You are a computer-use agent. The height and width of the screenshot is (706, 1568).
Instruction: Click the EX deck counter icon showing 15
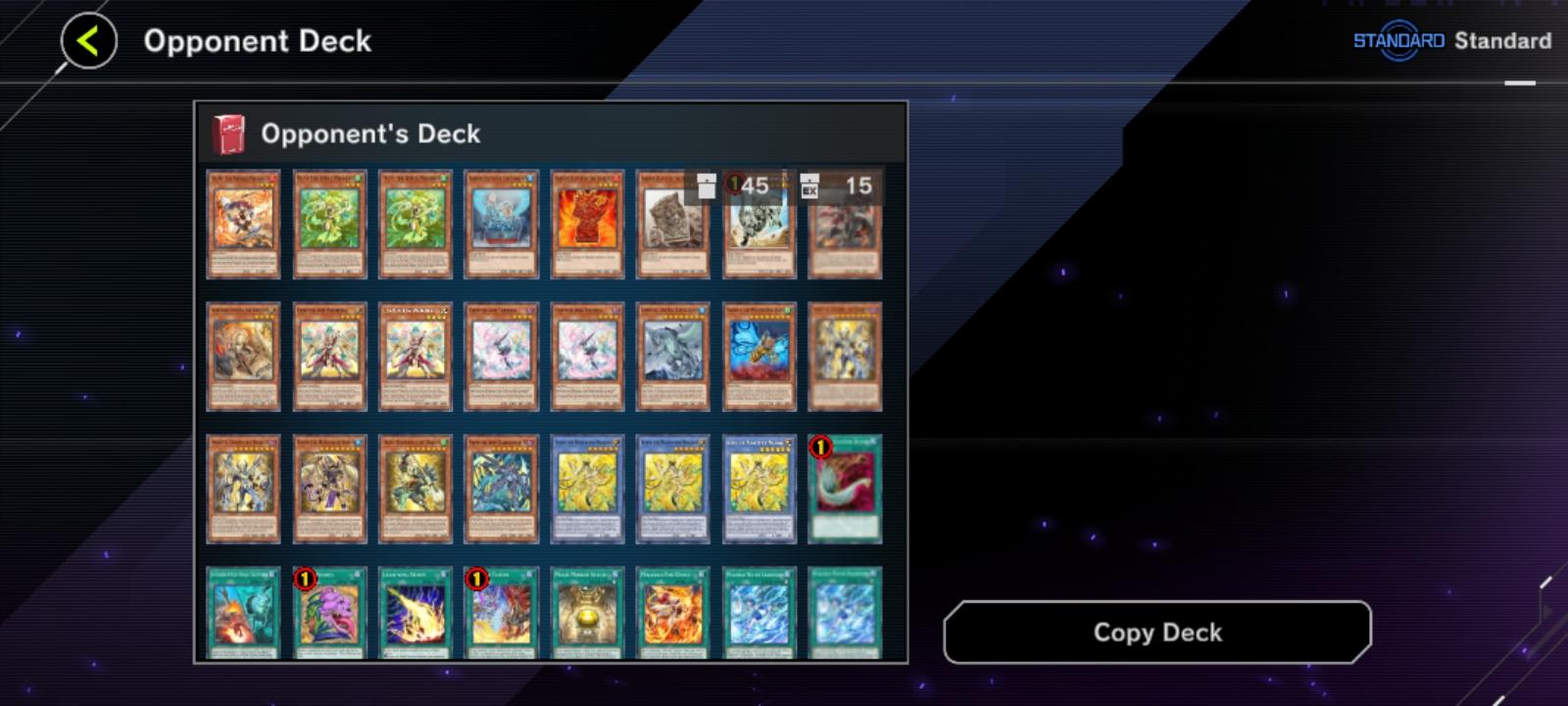pos(809,183)
